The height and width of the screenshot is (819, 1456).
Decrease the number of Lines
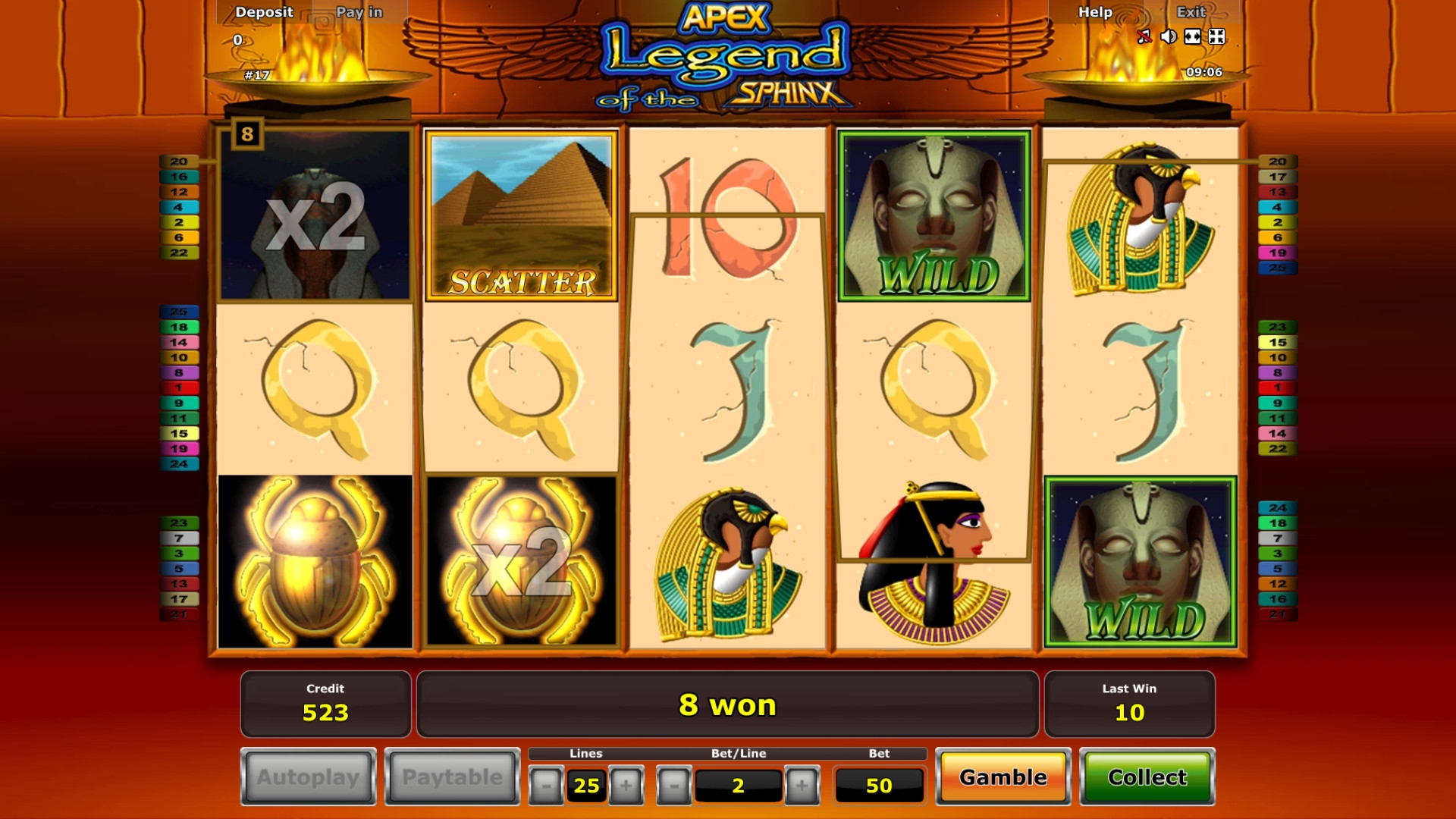(545, 786)
